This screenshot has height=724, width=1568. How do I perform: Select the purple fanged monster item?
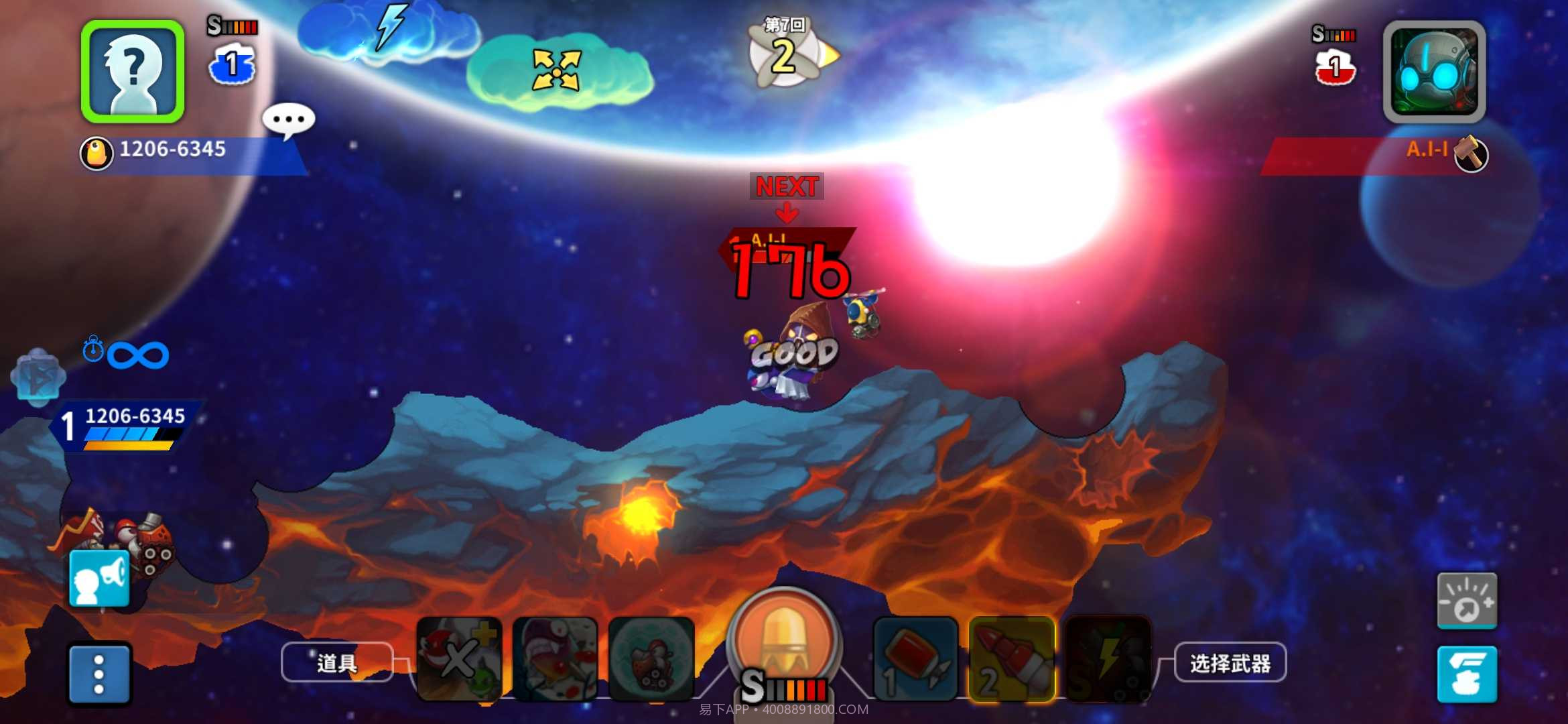coord(555,659)
